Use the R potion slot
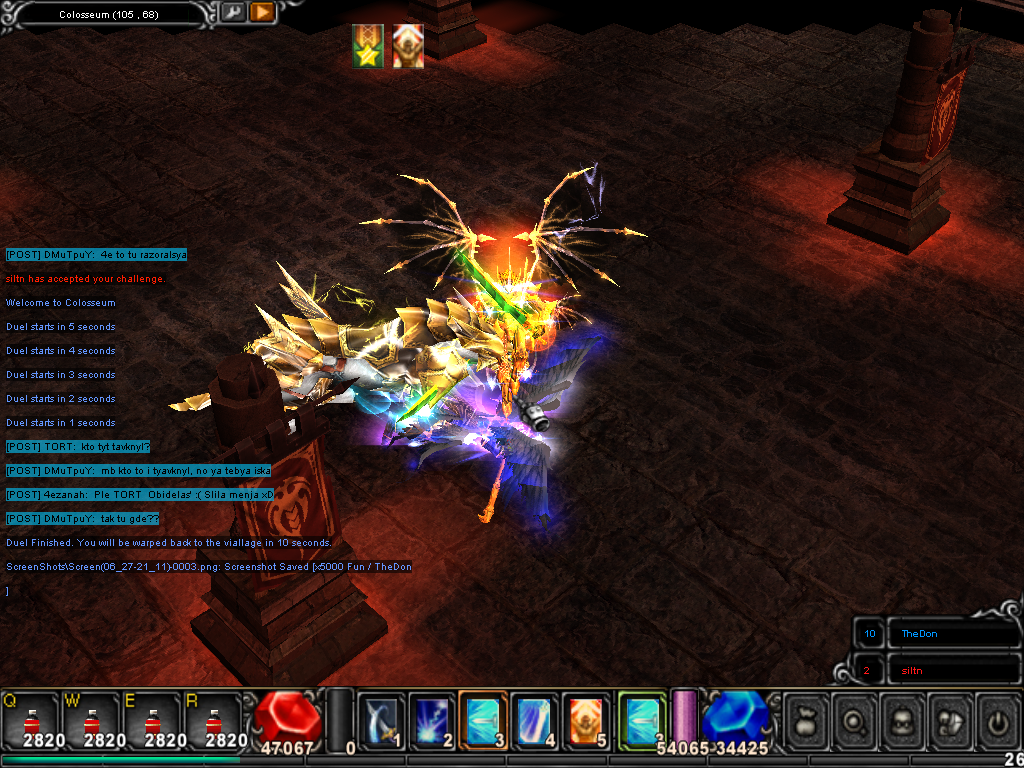This screenshot has width=1024, height=768. point(214,720)
